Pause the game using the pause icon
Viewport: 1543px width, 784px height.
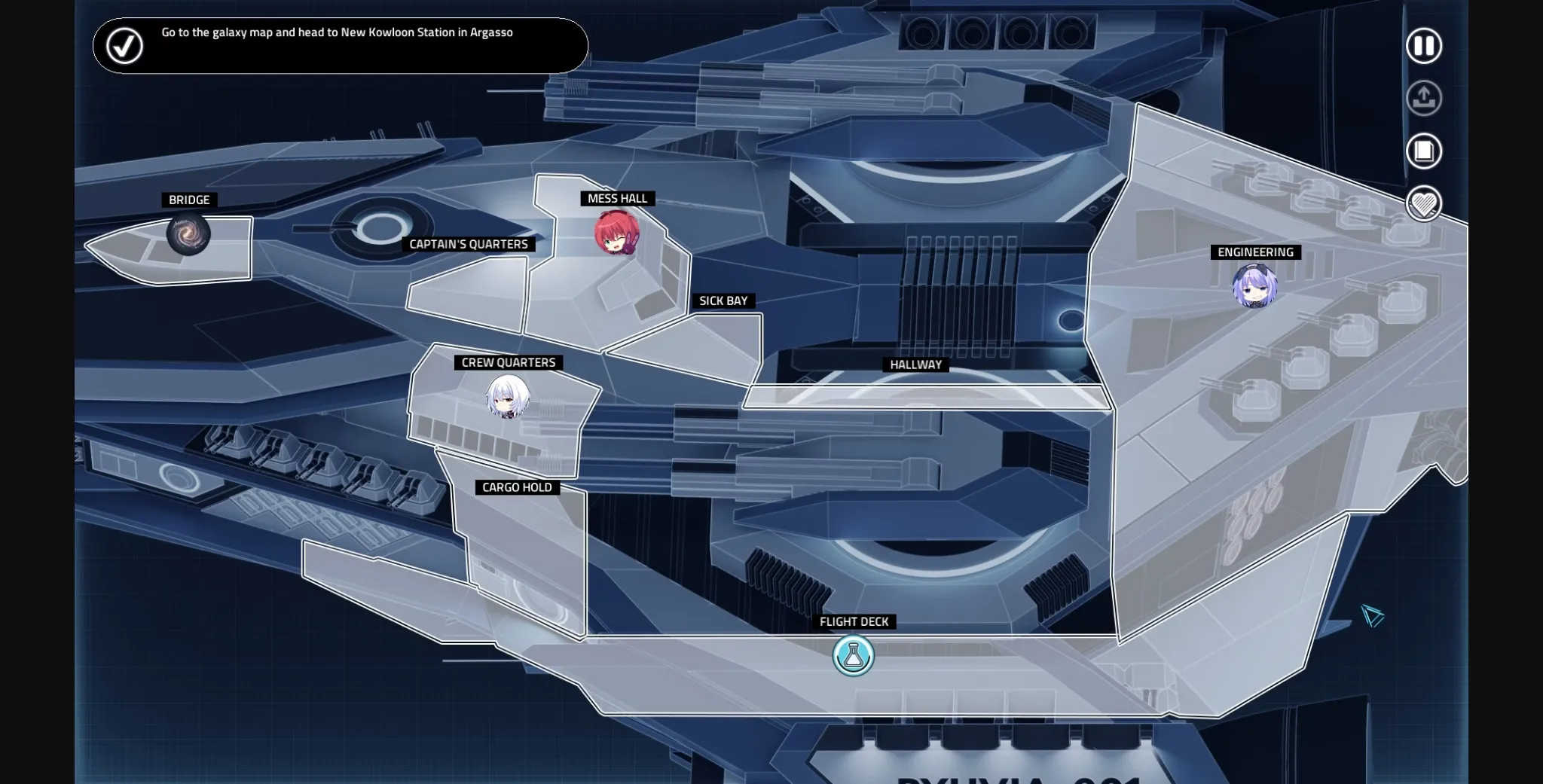click(x=1423, y=46)
